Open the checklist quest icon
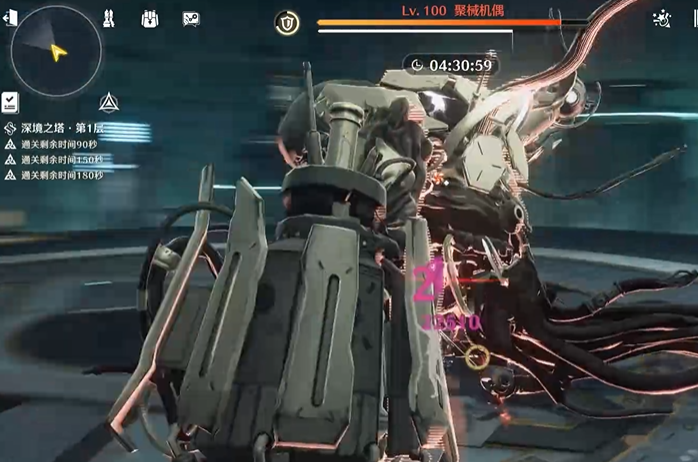Screen dimensions: 698x462 (x=11, y=100)
